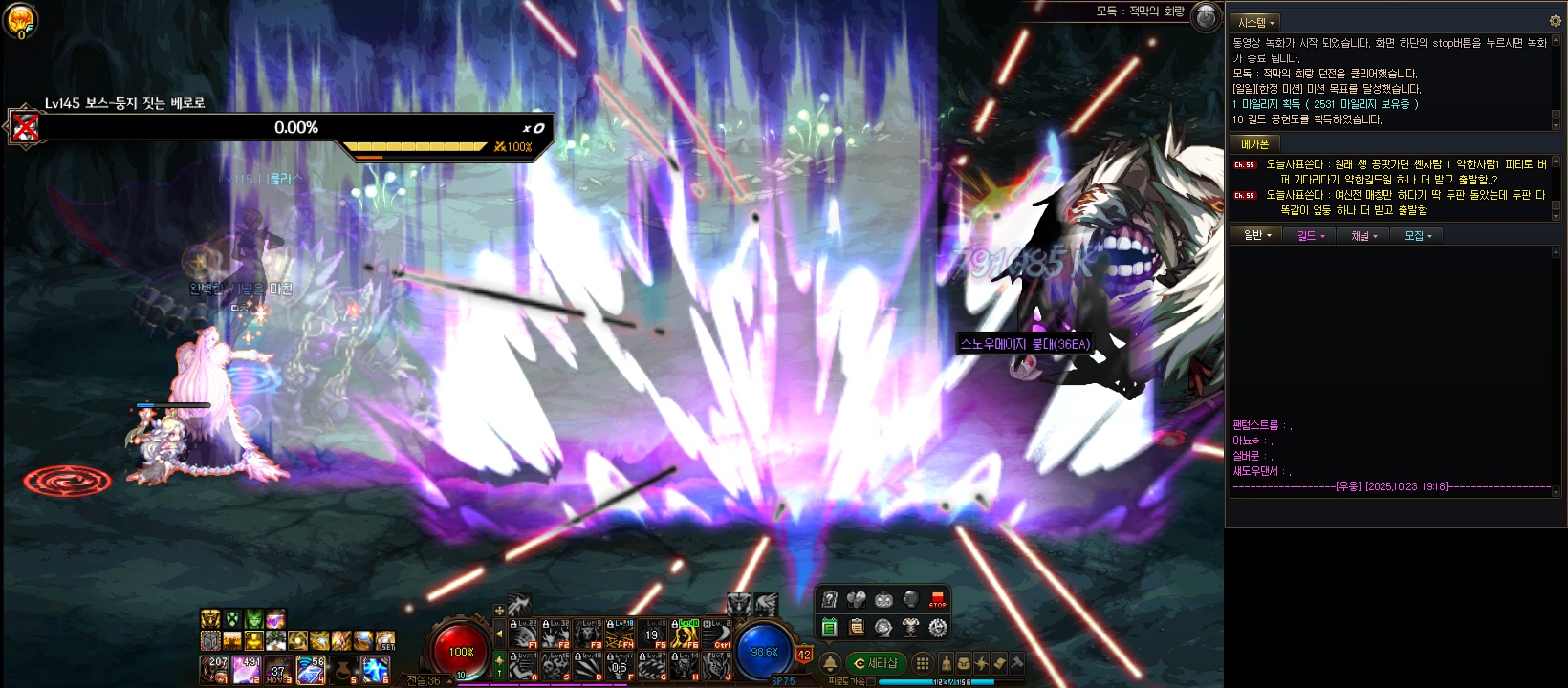Click the skill bar left arrow
Viewport: 1568px width, 688px height.
498,634
